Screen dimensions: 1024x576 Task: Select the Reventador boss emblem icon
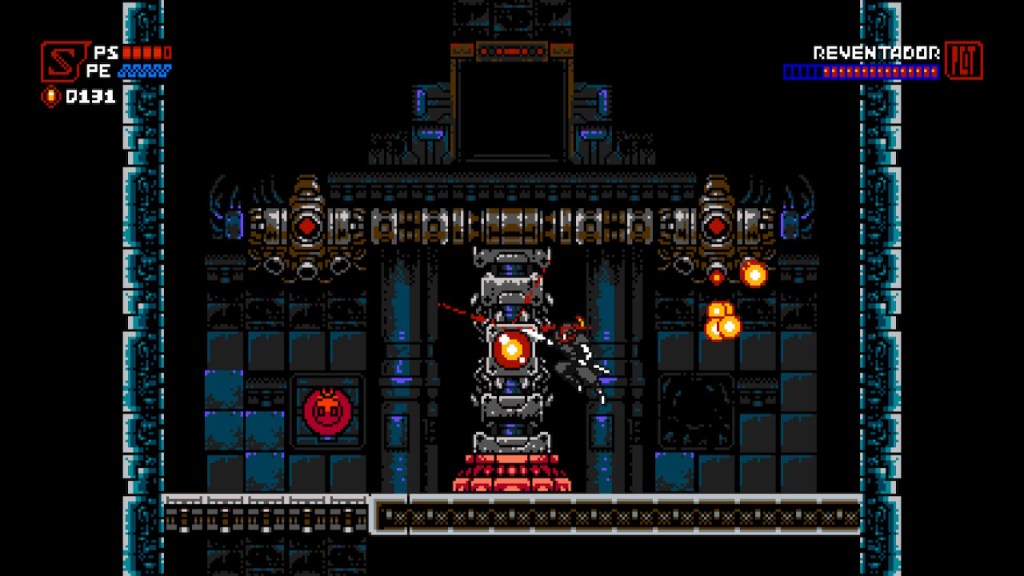[963, 60]
